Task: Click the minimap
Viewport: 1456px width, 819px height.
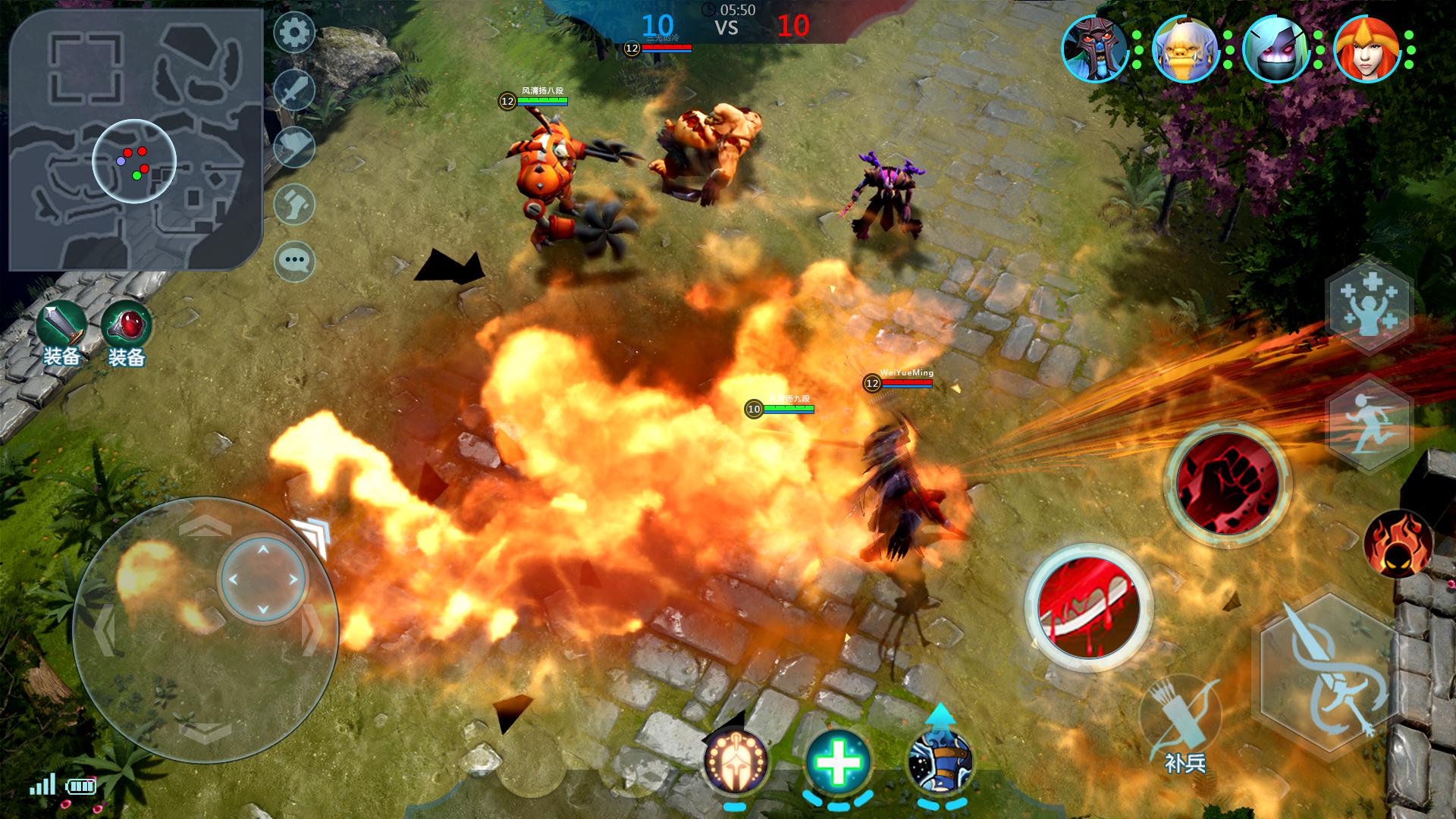Action: pos(135,141)
